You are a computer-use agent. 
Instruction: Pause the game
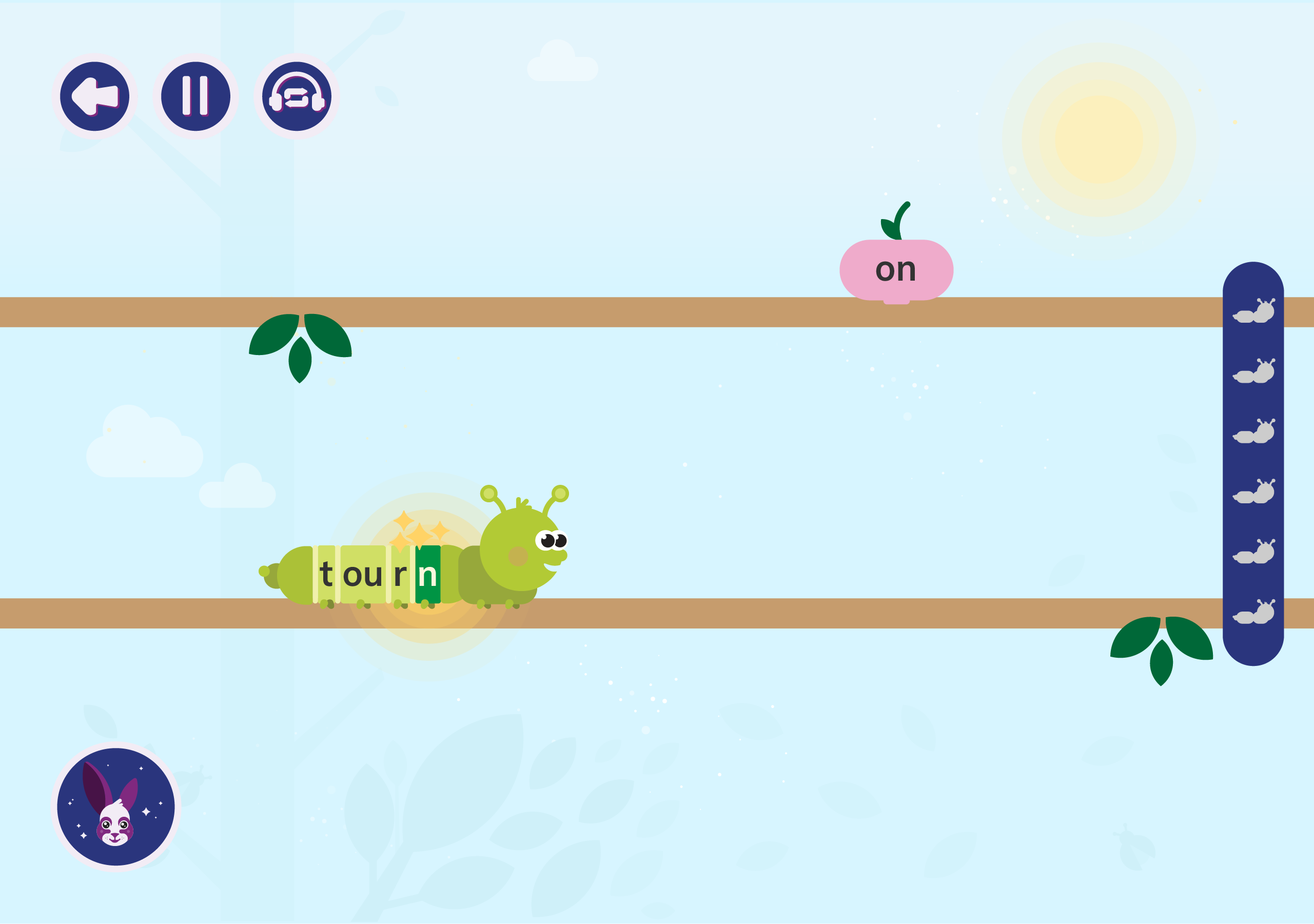[195, 96]
